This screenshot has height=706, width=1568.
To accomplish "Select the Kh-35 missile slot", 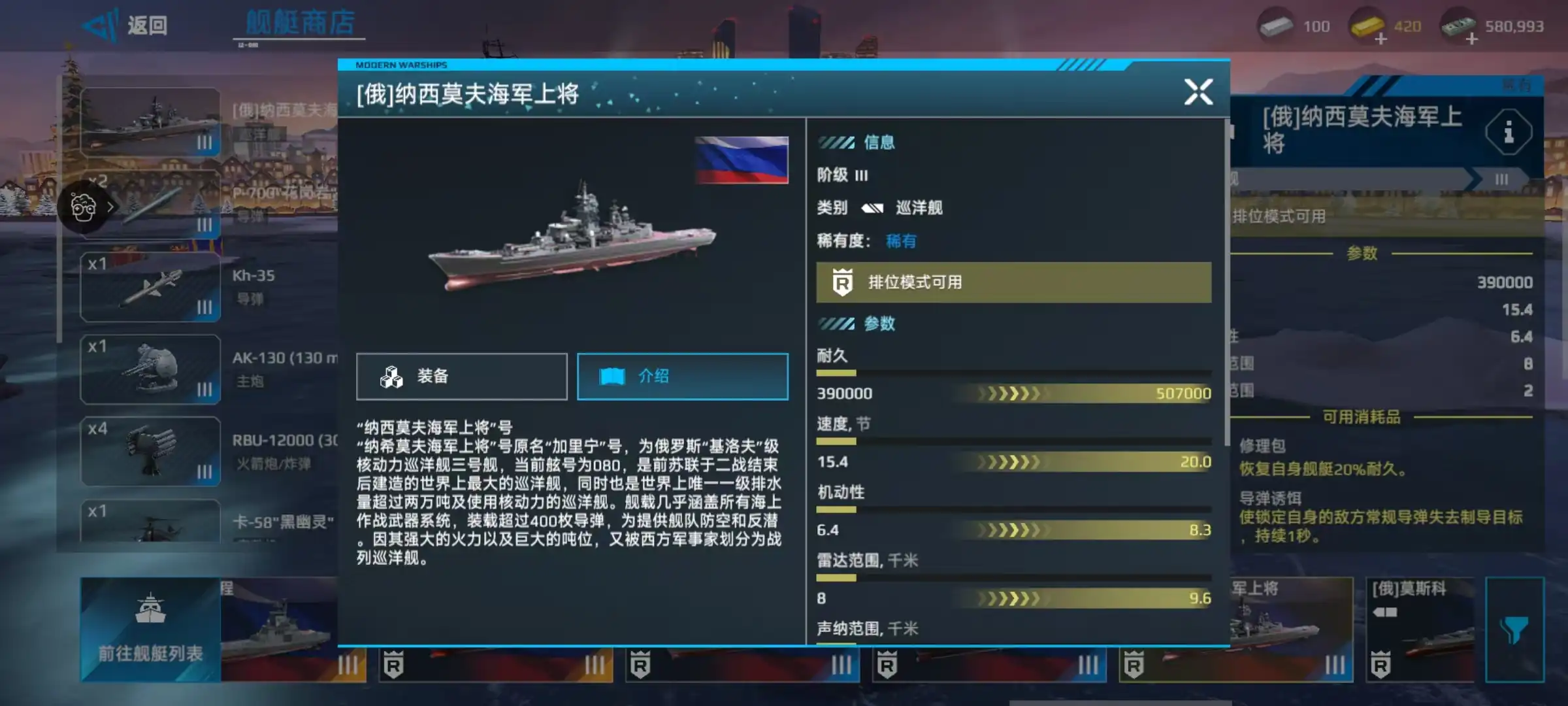I will (x=150, y=288).
